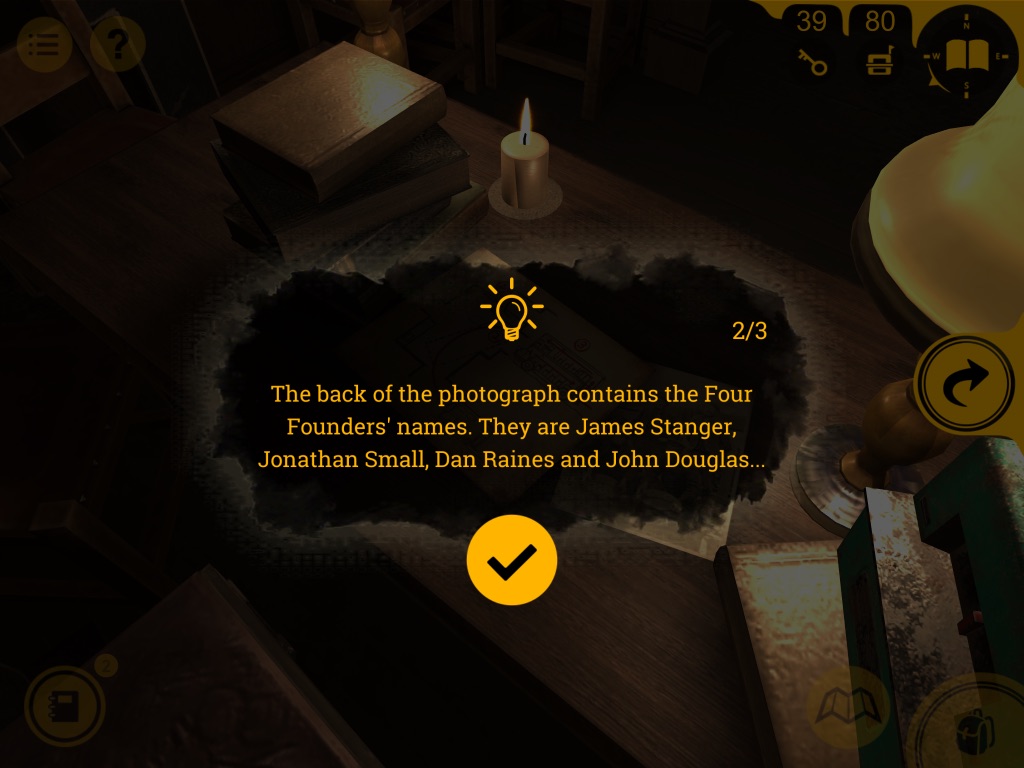This screenshot has width=1024, height=768.
Task: Open the question mark help button
Action: pos(117,44)
